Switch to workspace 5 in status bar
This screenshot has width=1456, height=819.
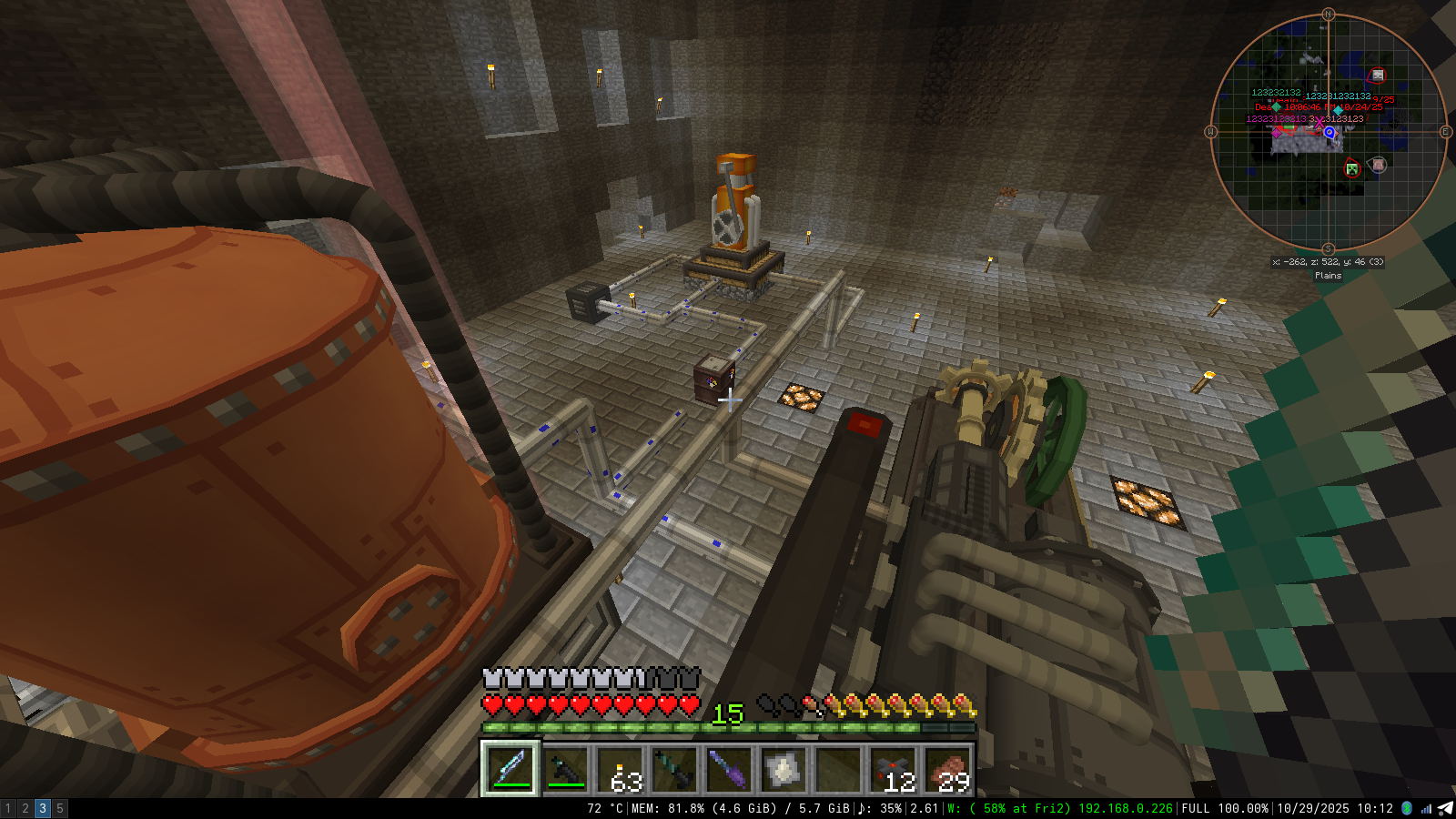point(60,808)
